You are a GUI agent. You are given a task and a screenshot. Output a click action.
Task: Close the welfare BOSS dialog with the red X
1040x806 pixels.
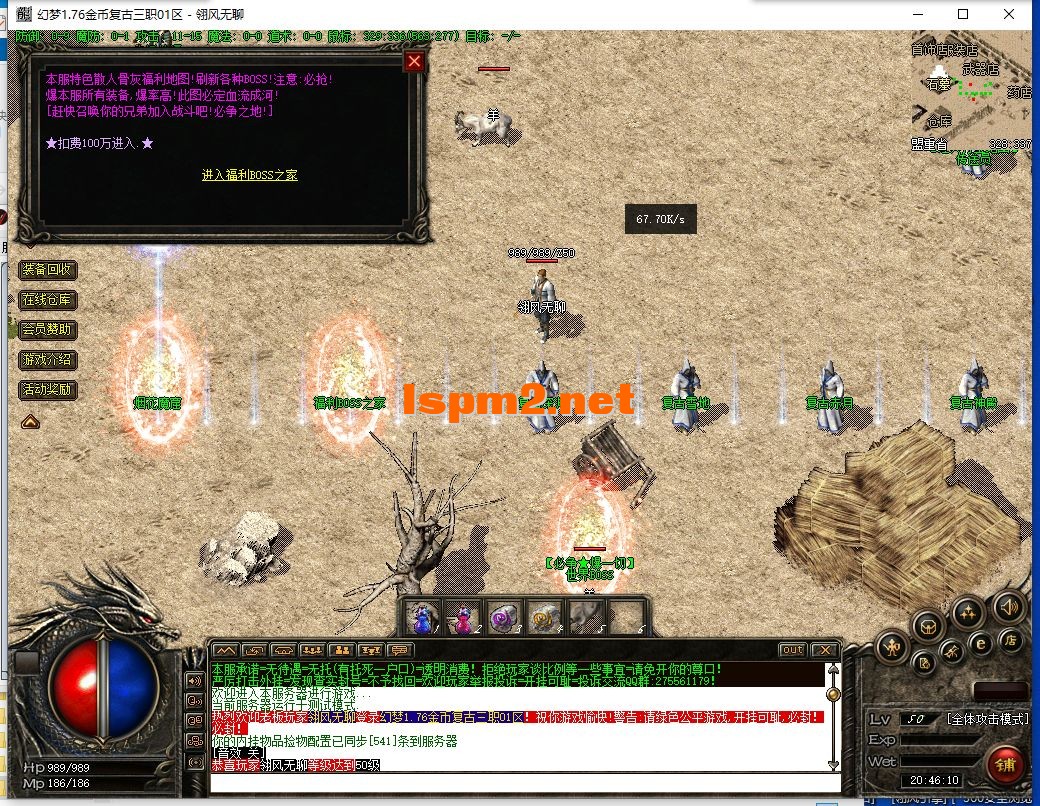[414, 61]
